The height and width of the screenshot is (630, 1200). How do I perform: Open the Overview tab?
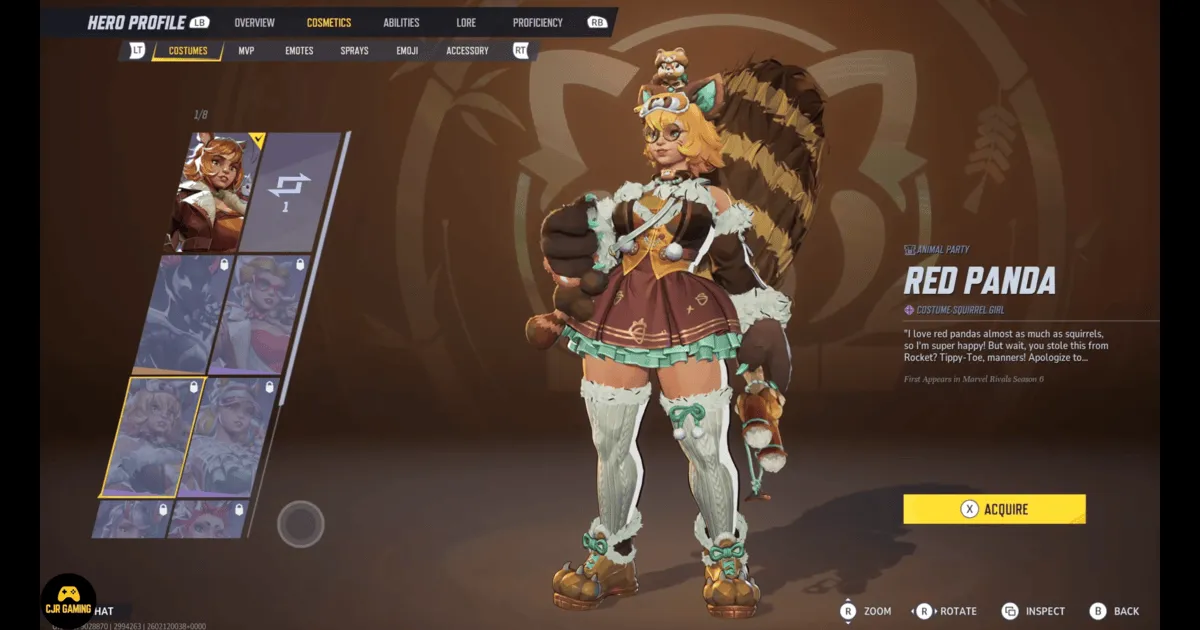coord(254,22)
